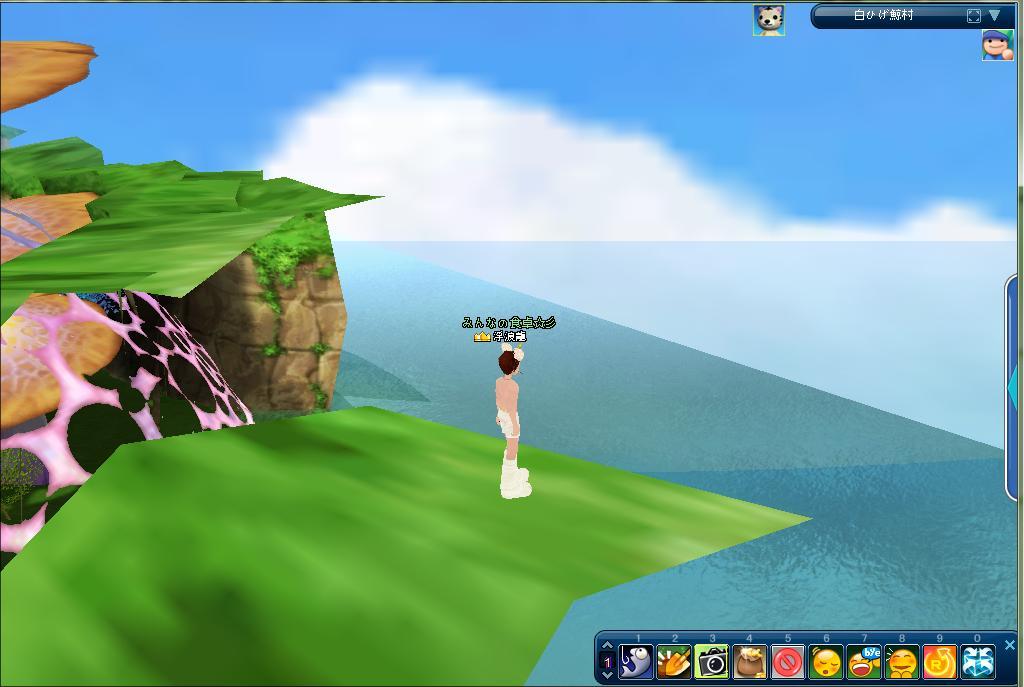This screenshot has height=687, width=1024.
Task: Switch hotbar page up
Action: pos(607,646)
